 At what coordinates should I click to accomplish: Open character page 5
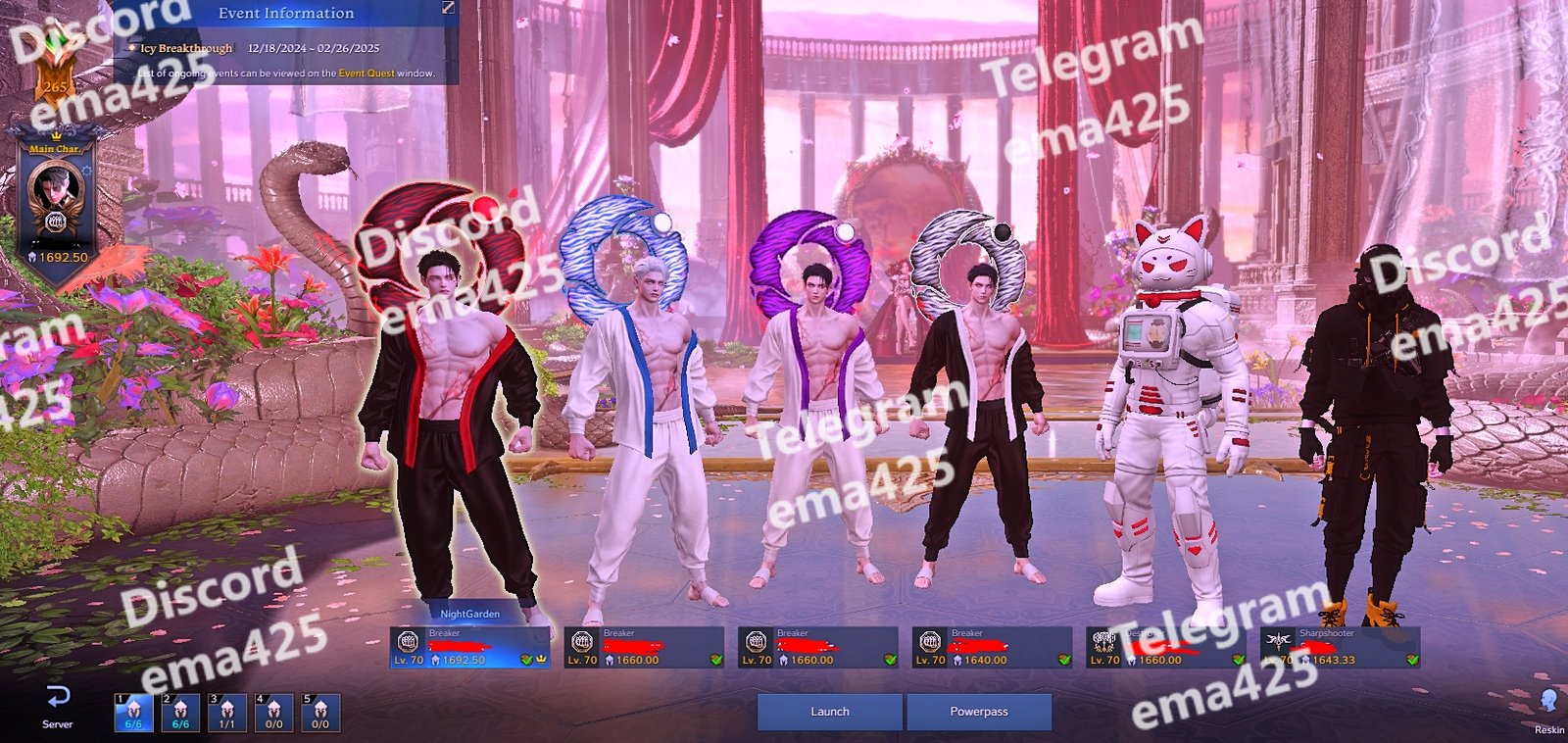[x=320, y=712]
